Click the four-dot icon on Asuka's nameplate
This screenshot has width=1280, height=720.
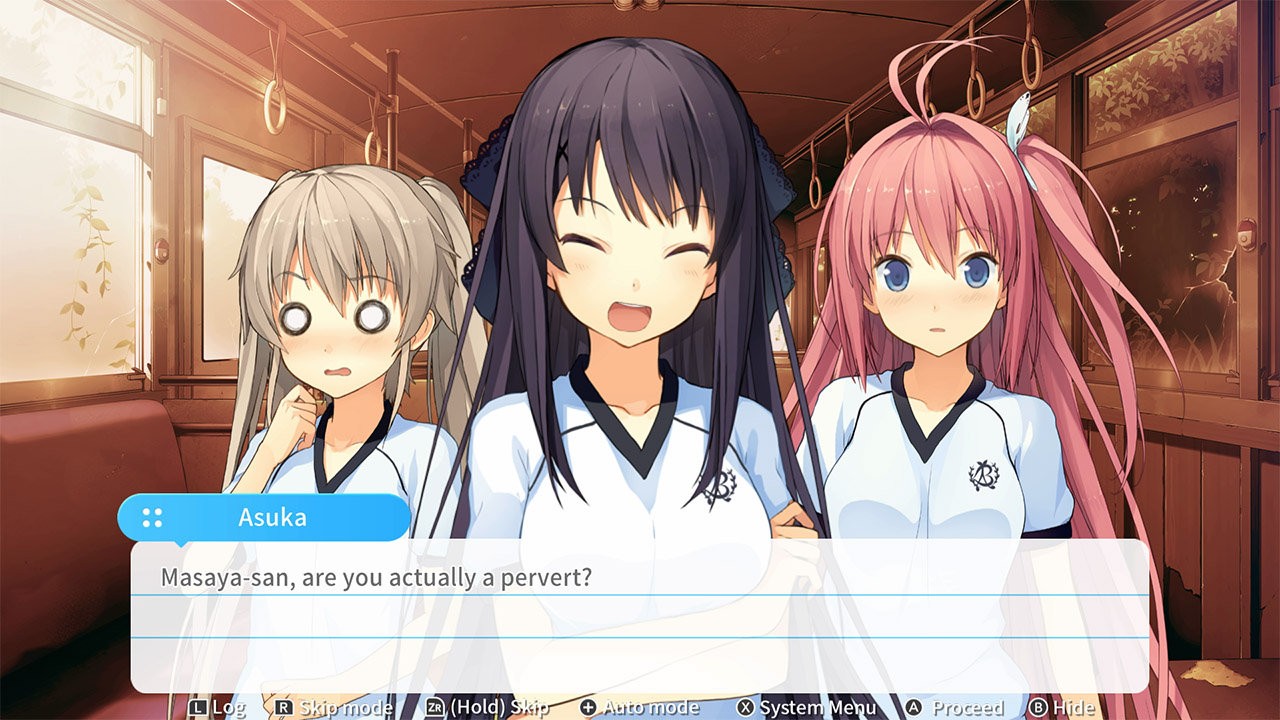pyautogui.click(x=152, y=517)
